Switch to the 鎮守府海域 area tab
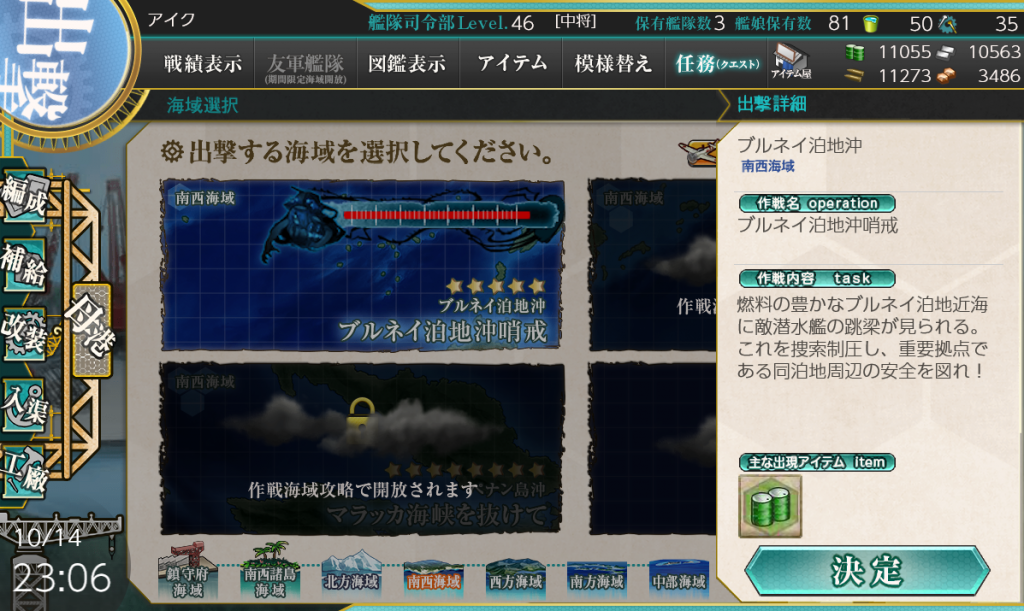 [x=186, y=576]
